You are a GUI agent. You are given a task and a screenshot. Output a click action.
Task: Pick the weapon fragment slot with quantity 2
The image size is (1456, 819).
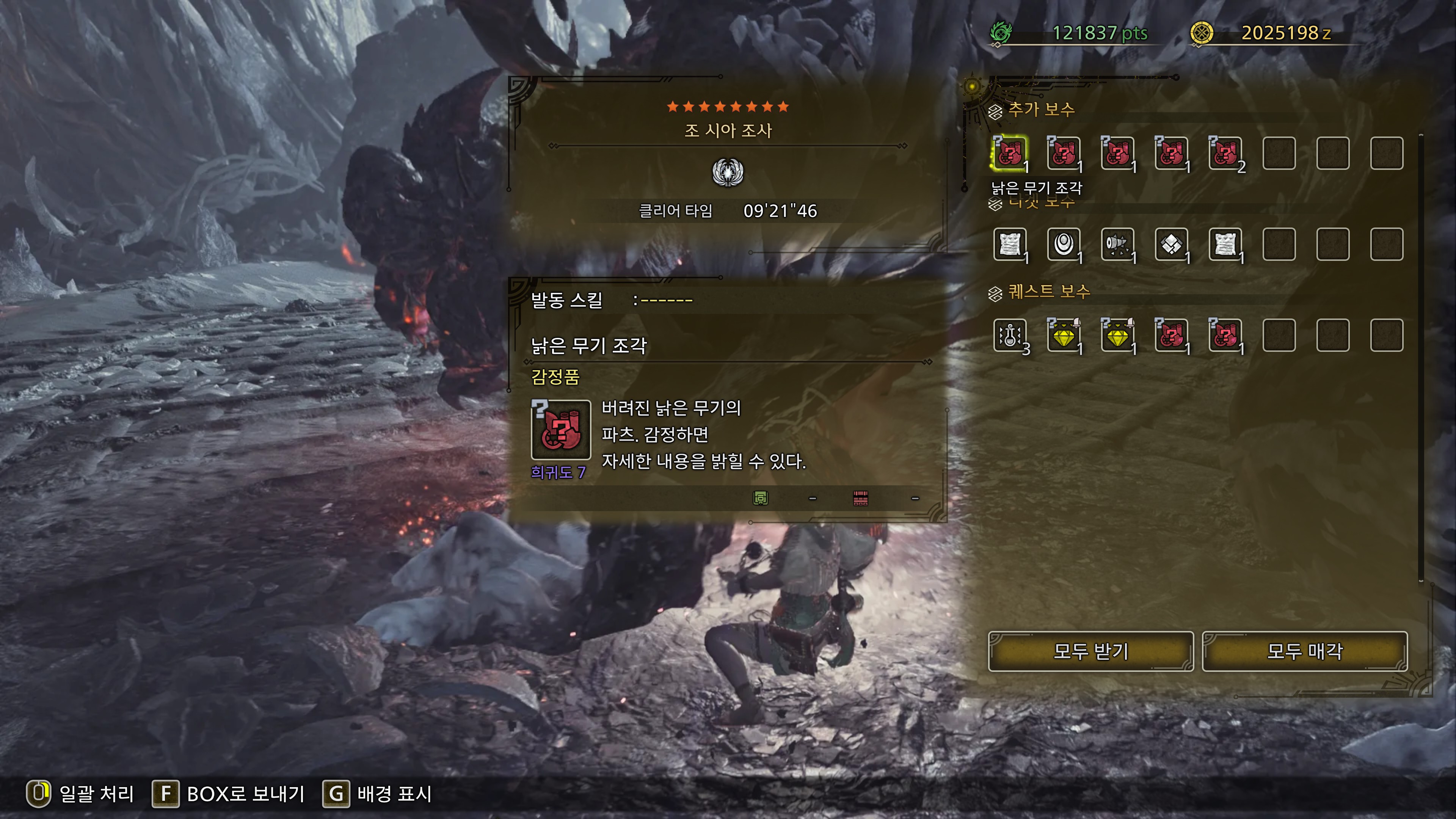point(1225,153)
